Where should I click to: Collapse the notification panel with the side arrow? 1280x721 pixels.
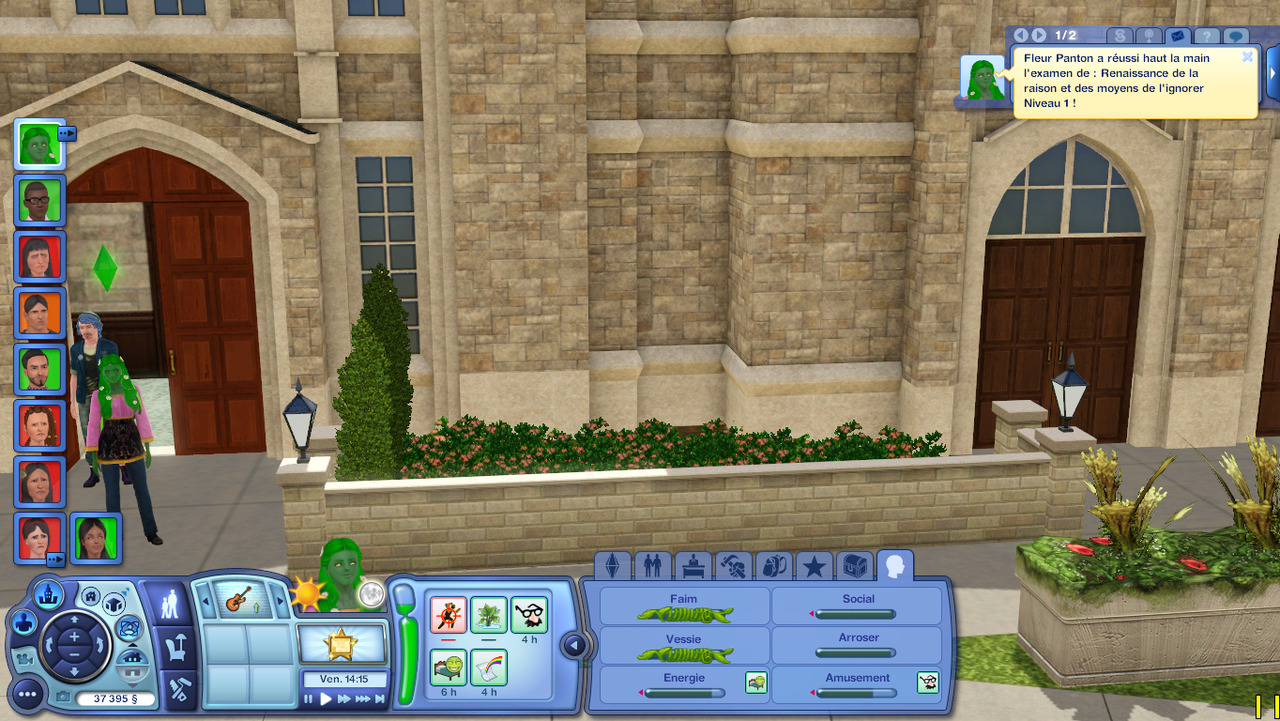pyautogui.click(x=1273, y=75)
